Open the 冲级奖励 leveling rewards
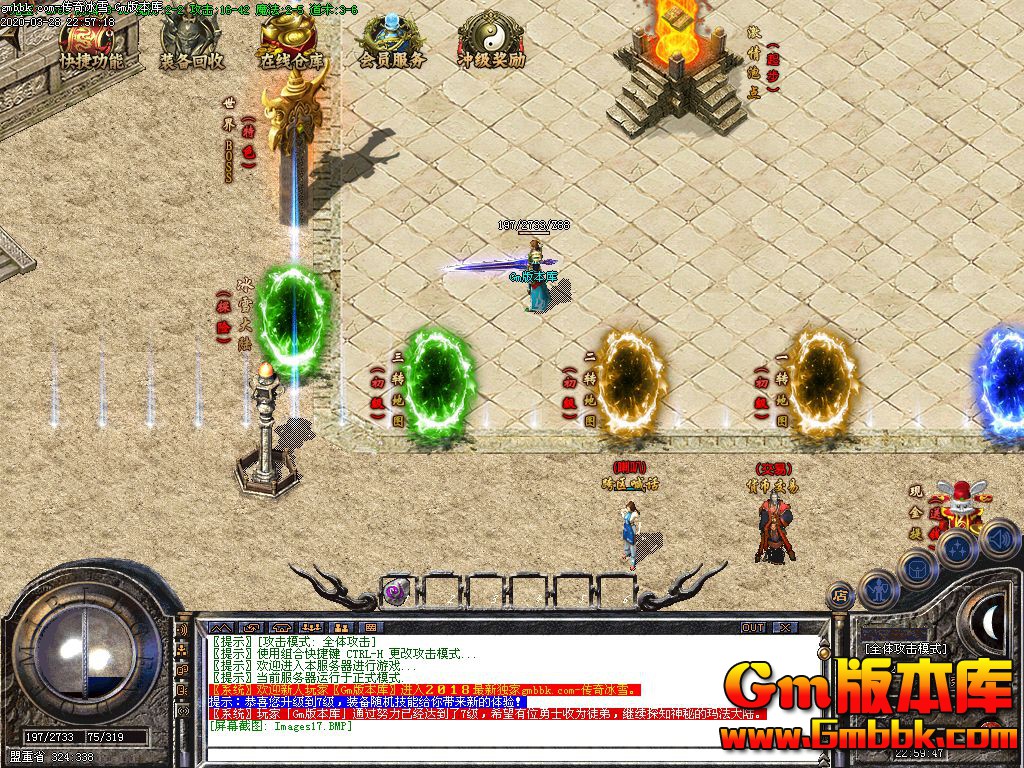Screen dimensions: 1024x768 [x=491, y=44]
